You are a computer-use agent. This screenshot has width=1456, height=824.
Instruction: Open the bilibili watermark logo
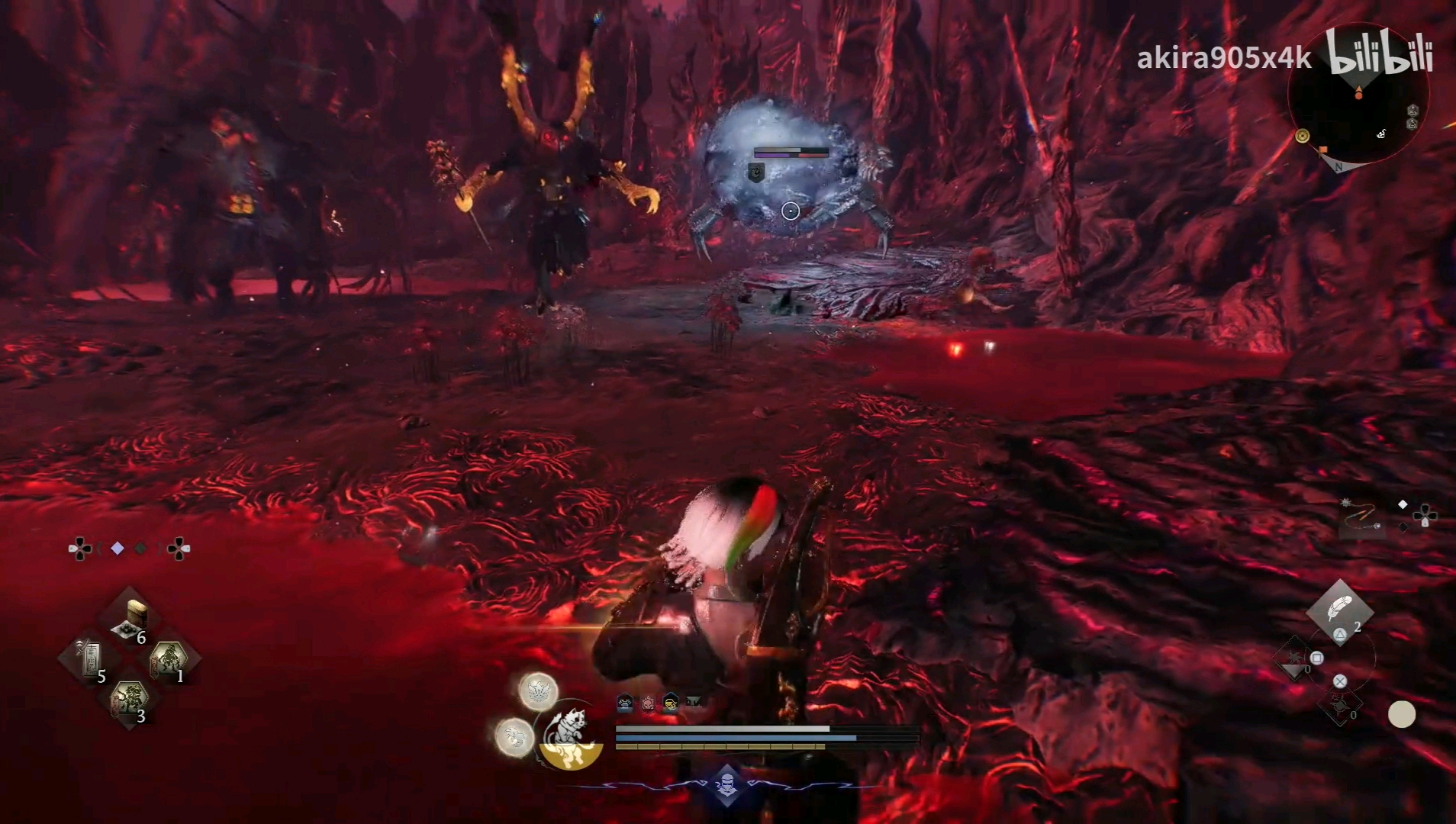click(1378, 54)
